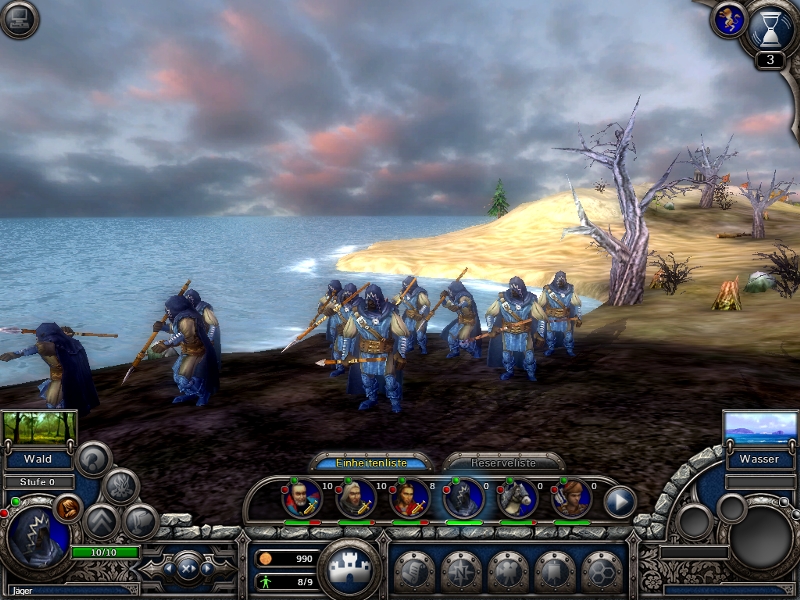This screenshot has height=600, width=800.
Task: Select the hooded Jäger unit in the list
Action: pos(463,498)
